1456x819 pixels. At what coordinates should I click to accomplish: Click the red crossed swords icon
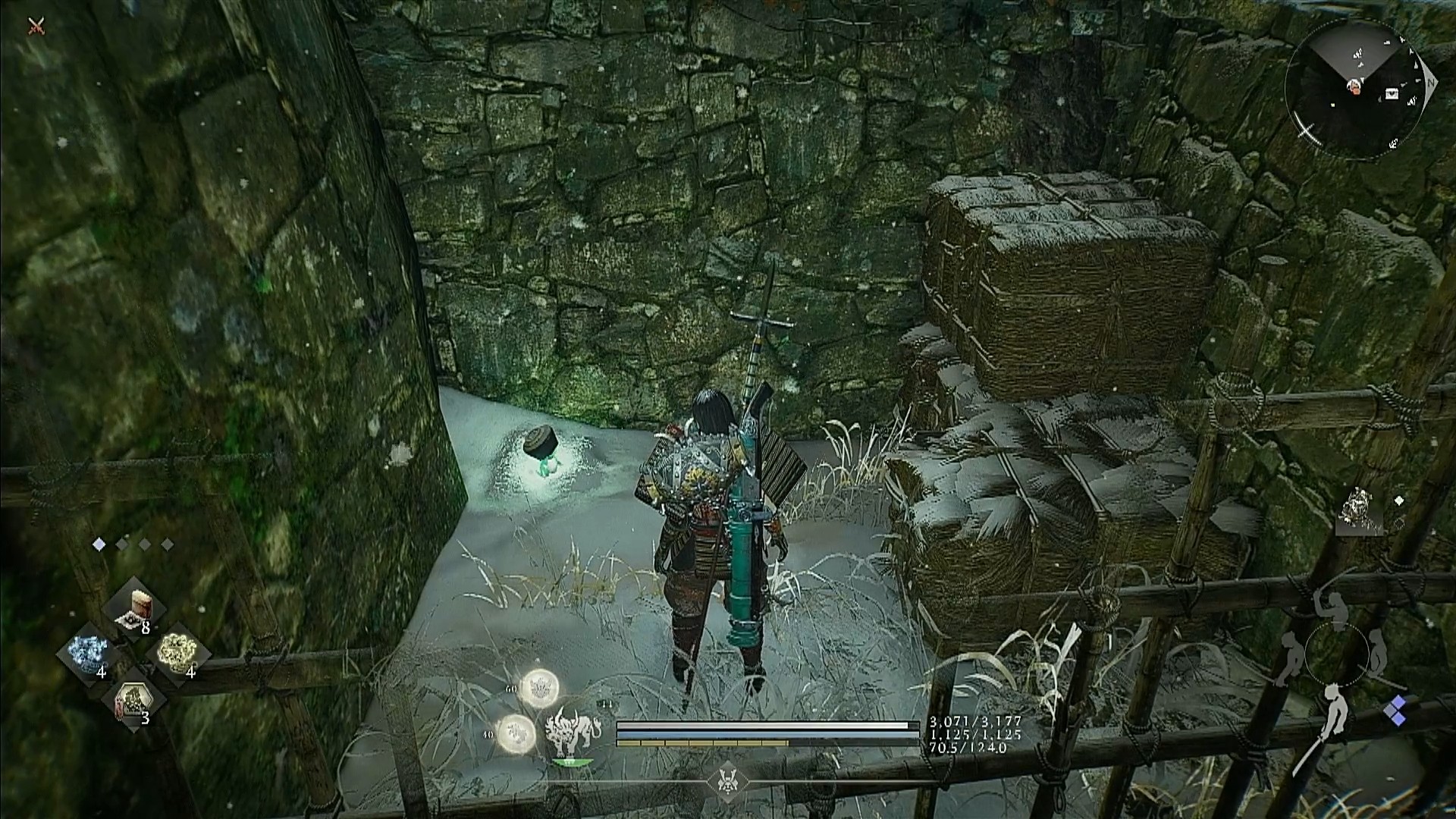click(36, 27)
